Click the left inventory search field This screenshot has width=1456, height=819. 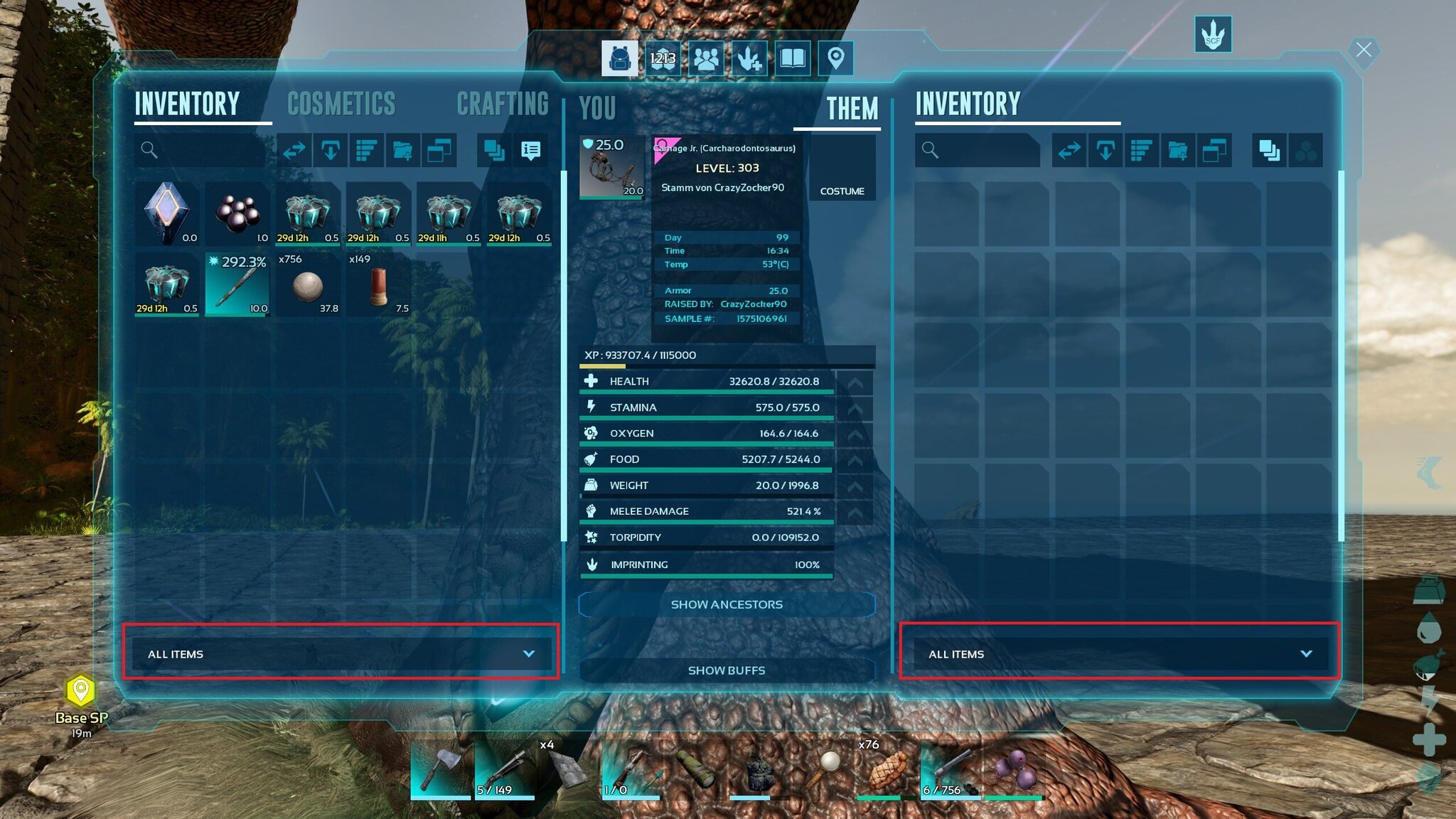tap(203, 150)
